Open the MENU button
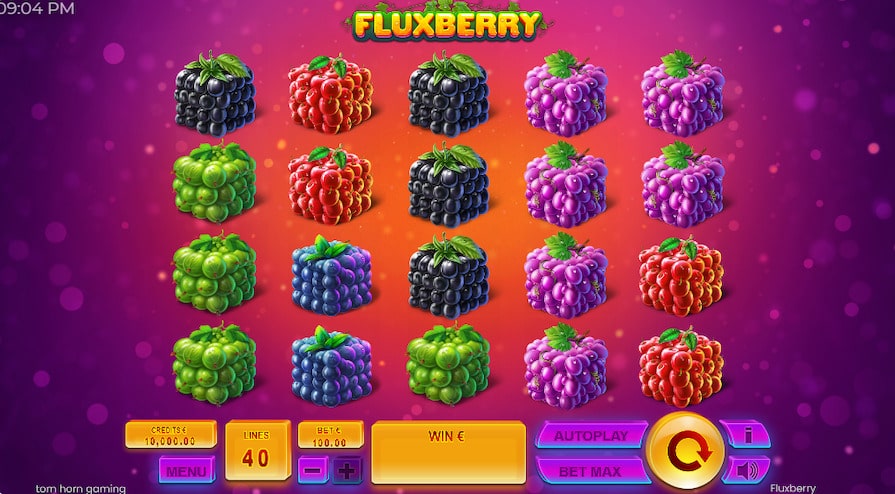This screenshot has height=494, width=895. click(187, 469)
